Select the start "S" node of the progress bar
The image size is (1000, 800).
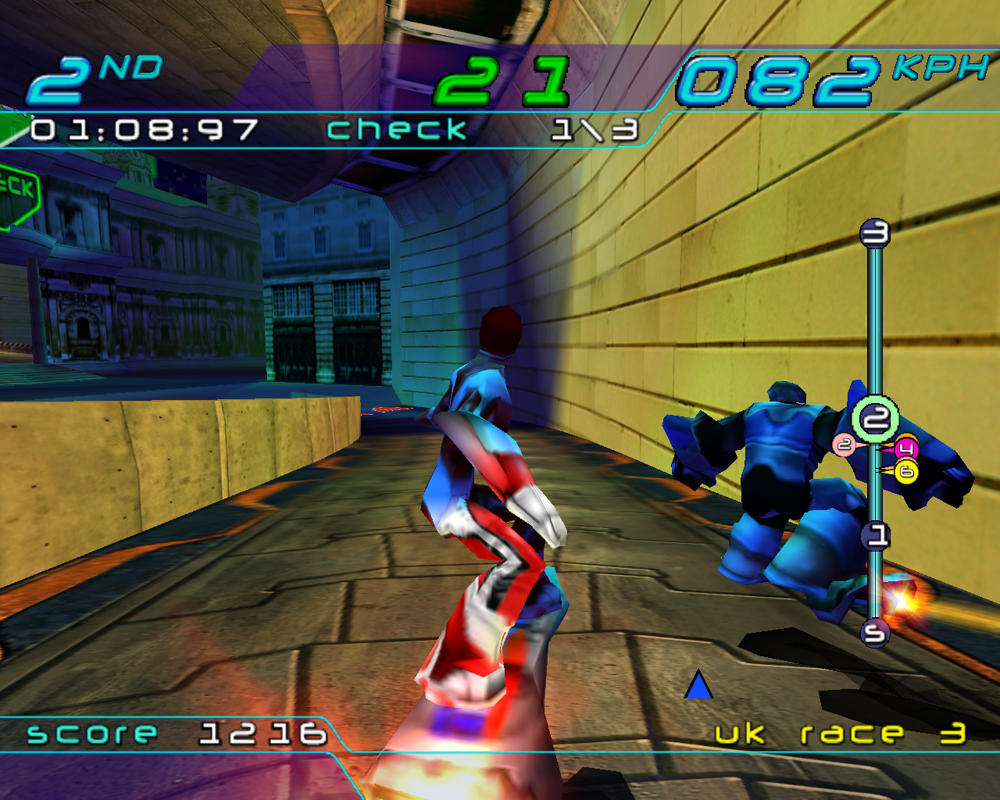click(875, 632)
